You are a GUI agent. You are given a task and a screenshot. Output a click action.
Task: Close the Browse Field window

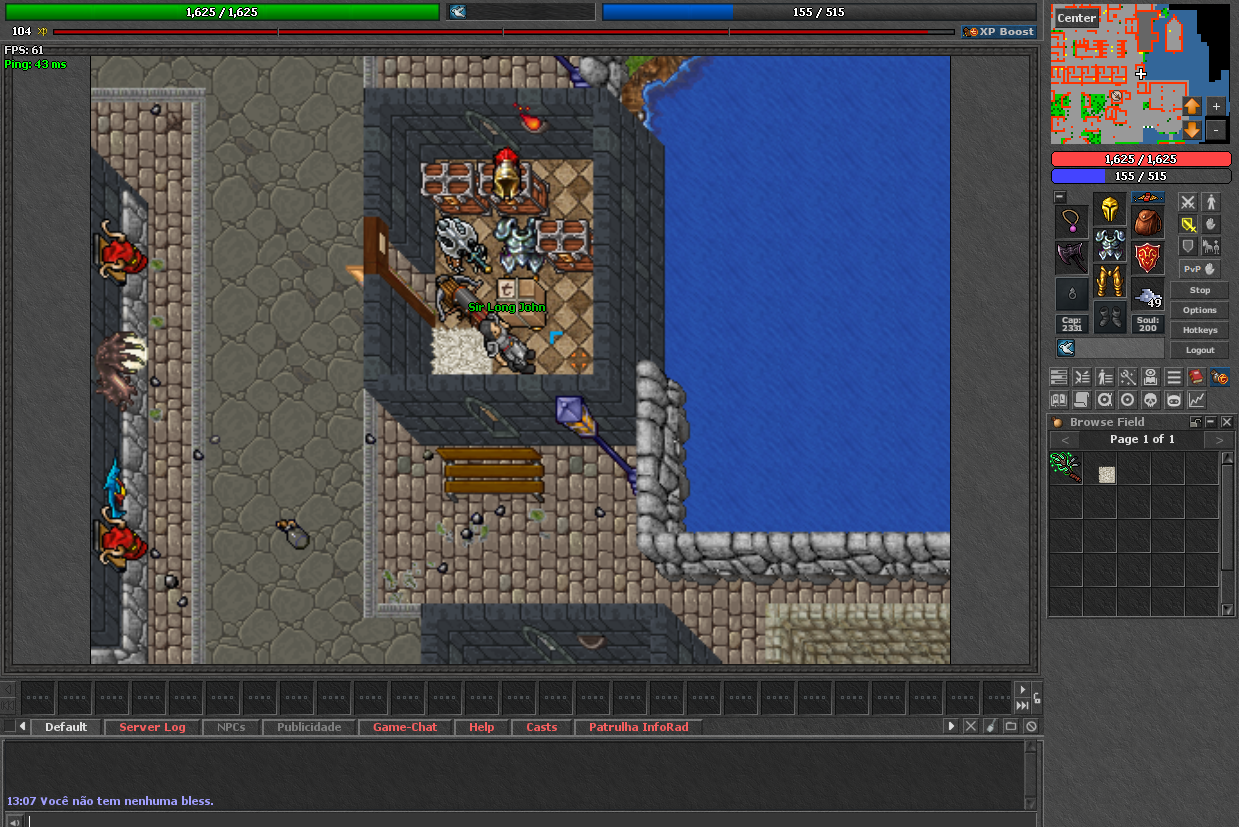(1227, 422)
